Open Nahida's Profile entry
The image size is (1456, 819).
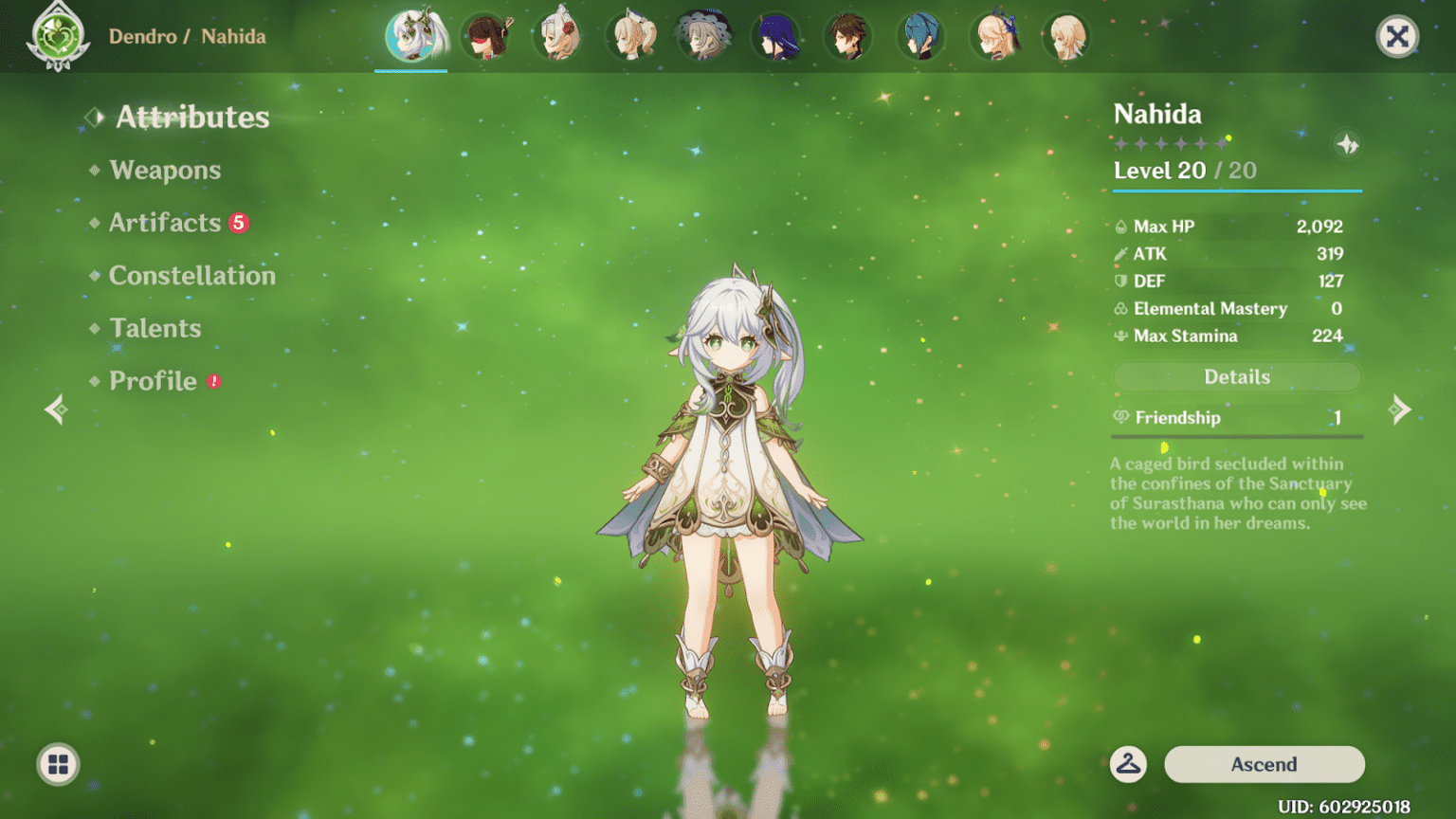coord(153,381)
